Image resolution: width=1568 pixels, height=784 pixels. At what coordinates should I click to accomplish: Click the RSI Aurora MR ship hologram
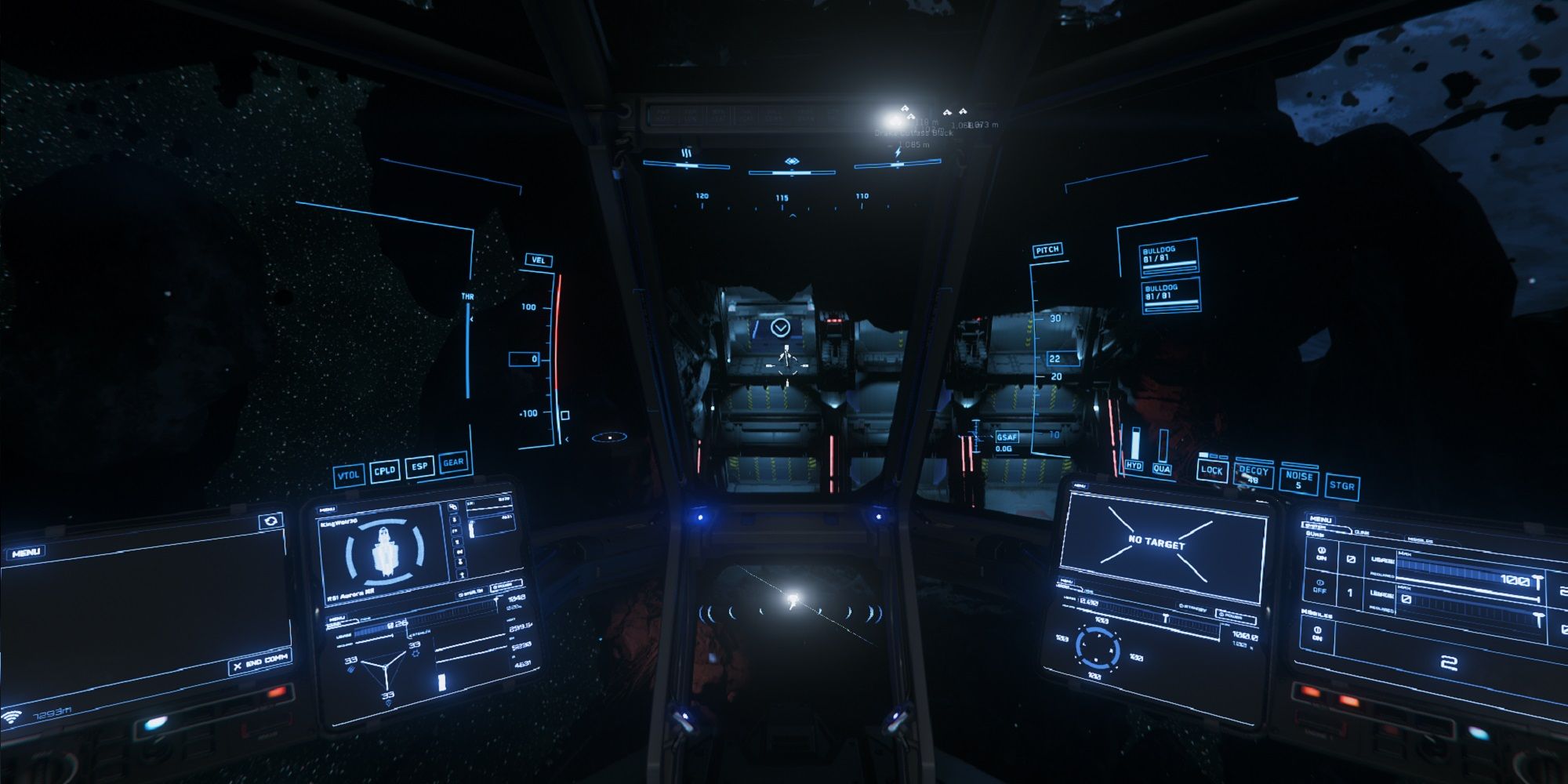pyautogui.click(x=384, y=552)
